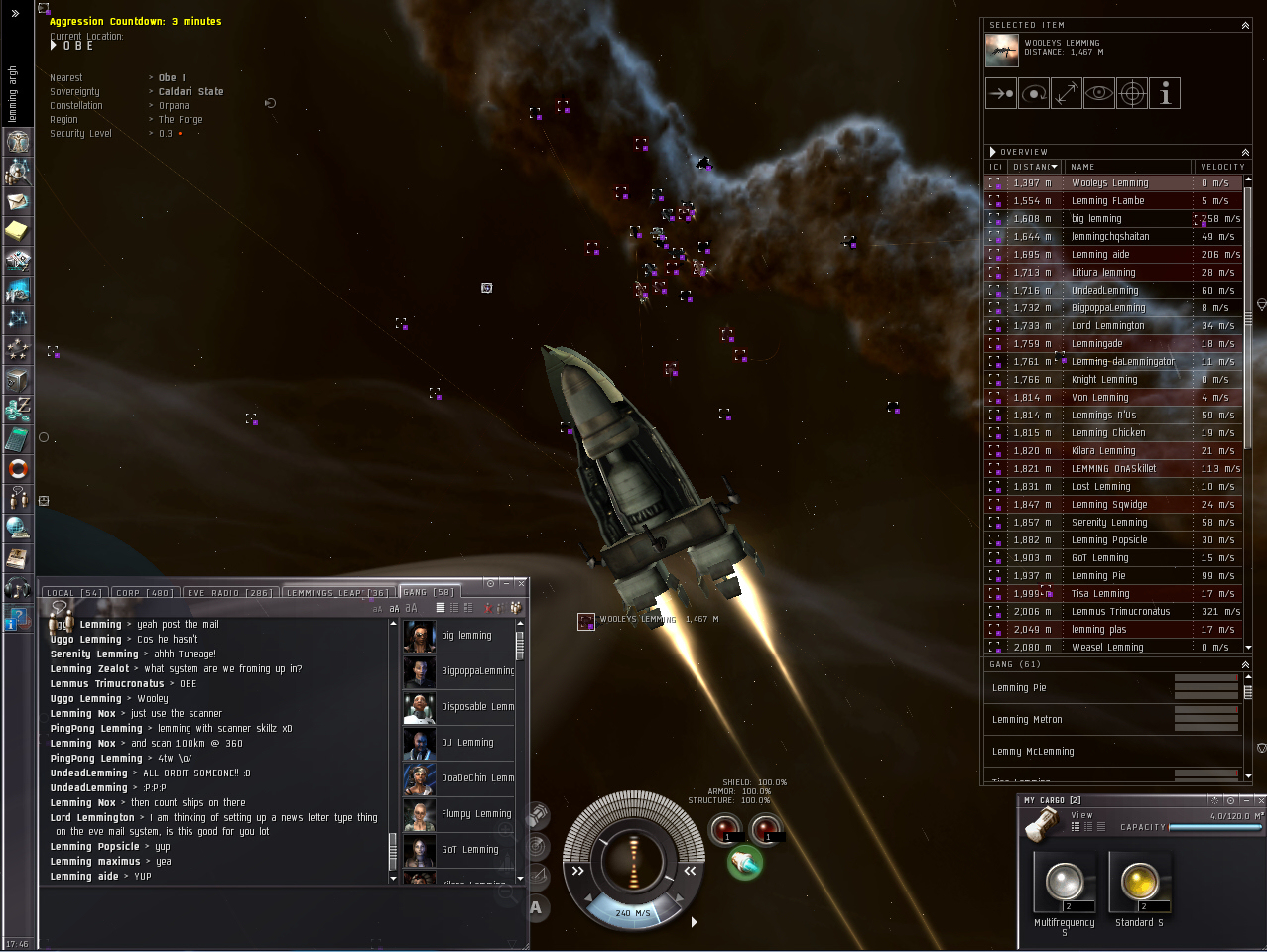Sort overview by the Velocity column header
The height and width of the screenshot is (952, 1267).
pyautogui.click(x=1221, y=167)
